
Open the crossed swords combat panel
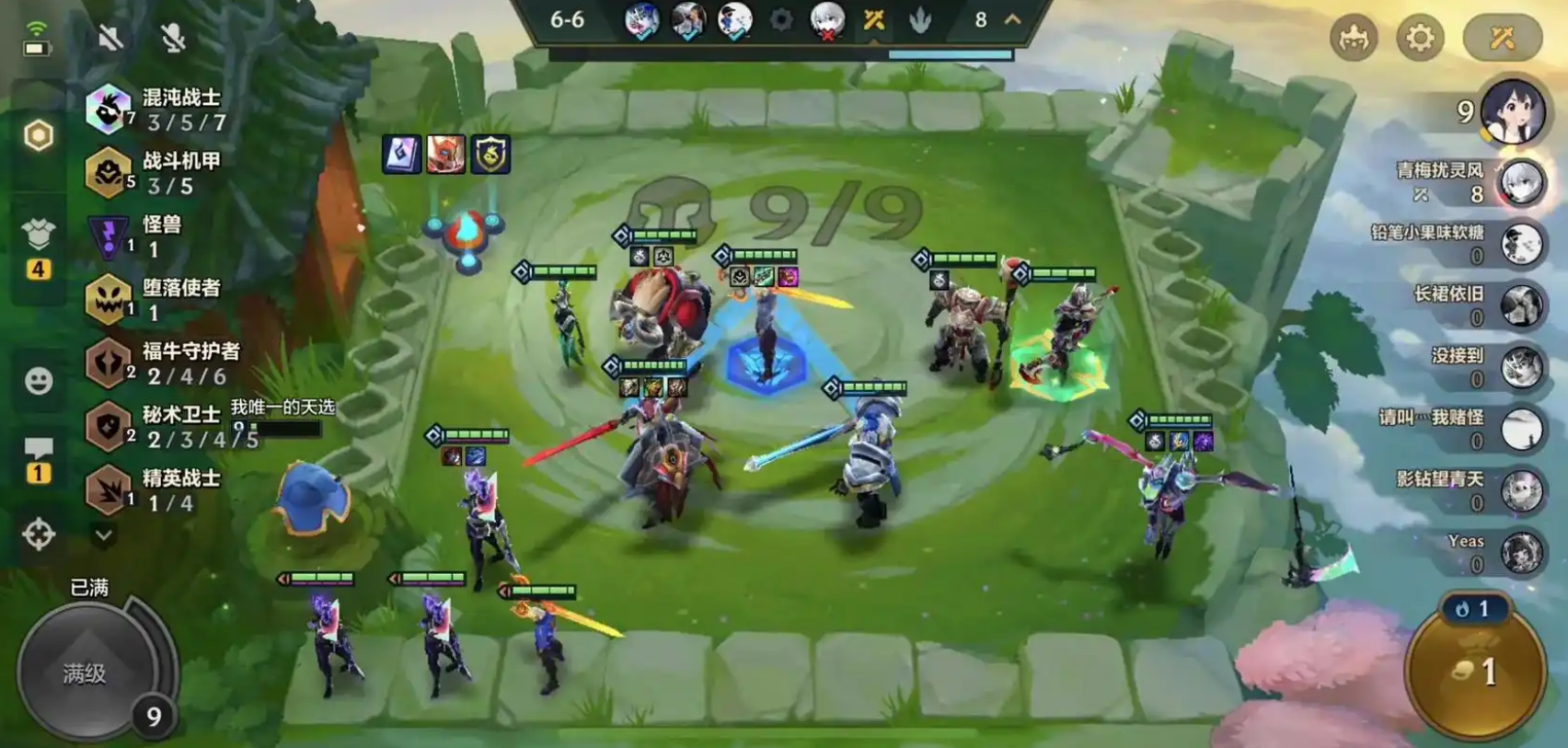coord(1502,39)
